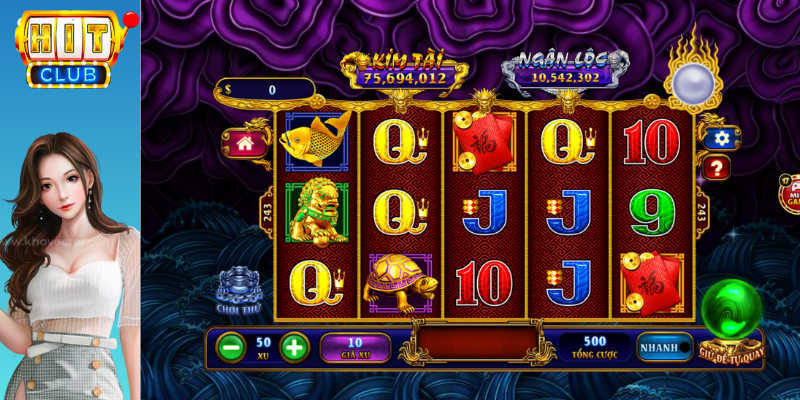800x400 pixels.
Task: Spin the reels with the green orb
Action: pyautogui.click(x=731, y=311)
